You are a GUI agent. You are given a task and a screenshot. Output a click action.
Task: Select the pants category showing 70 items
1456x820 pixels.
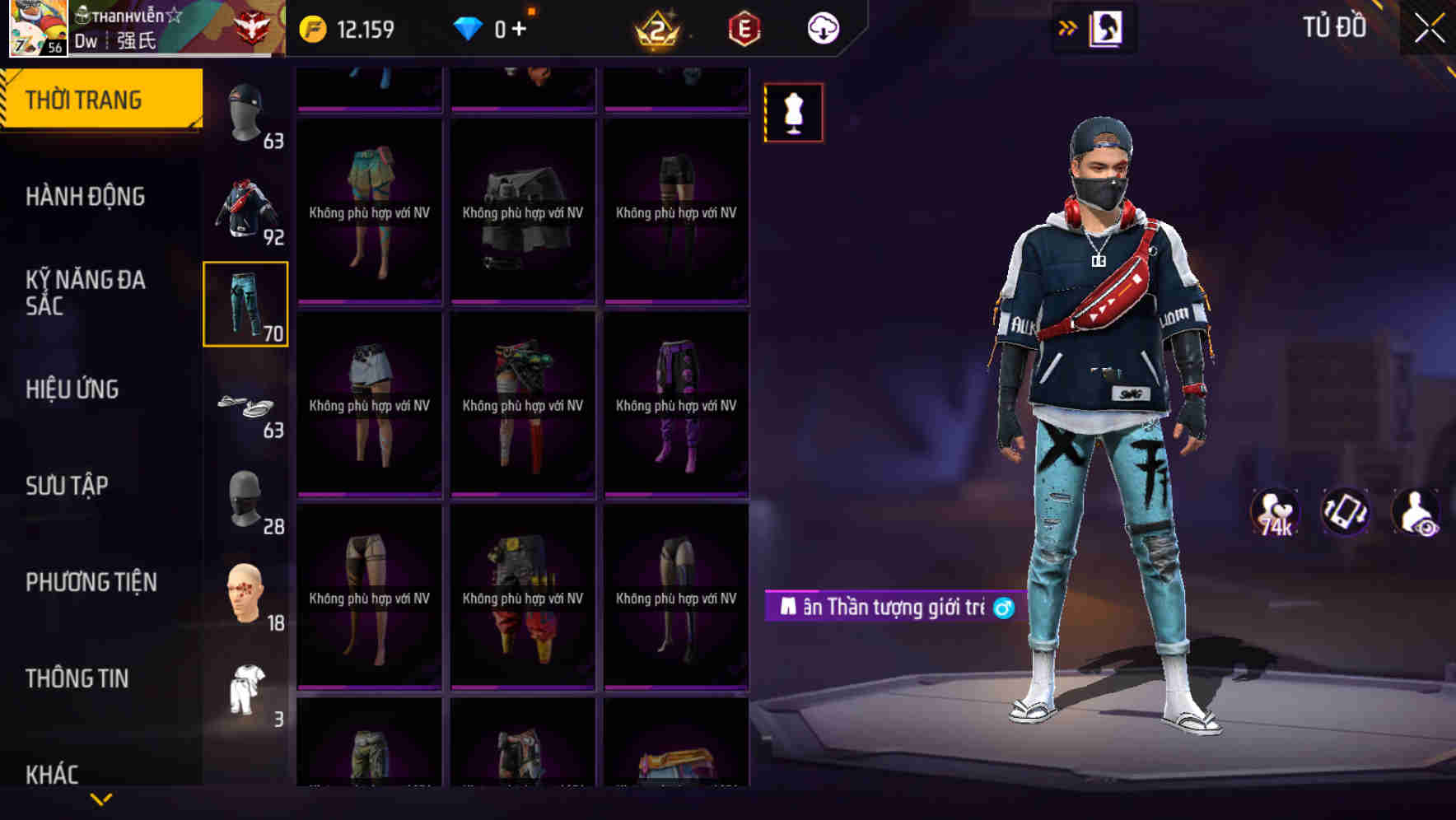245,304
